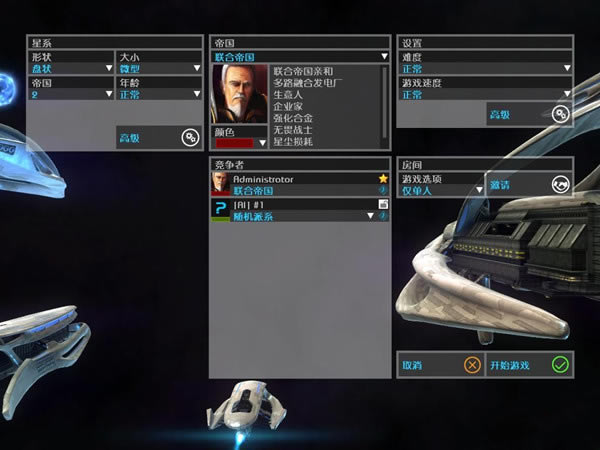
Task: Cancel with the 取消 button
Action: 440,365
